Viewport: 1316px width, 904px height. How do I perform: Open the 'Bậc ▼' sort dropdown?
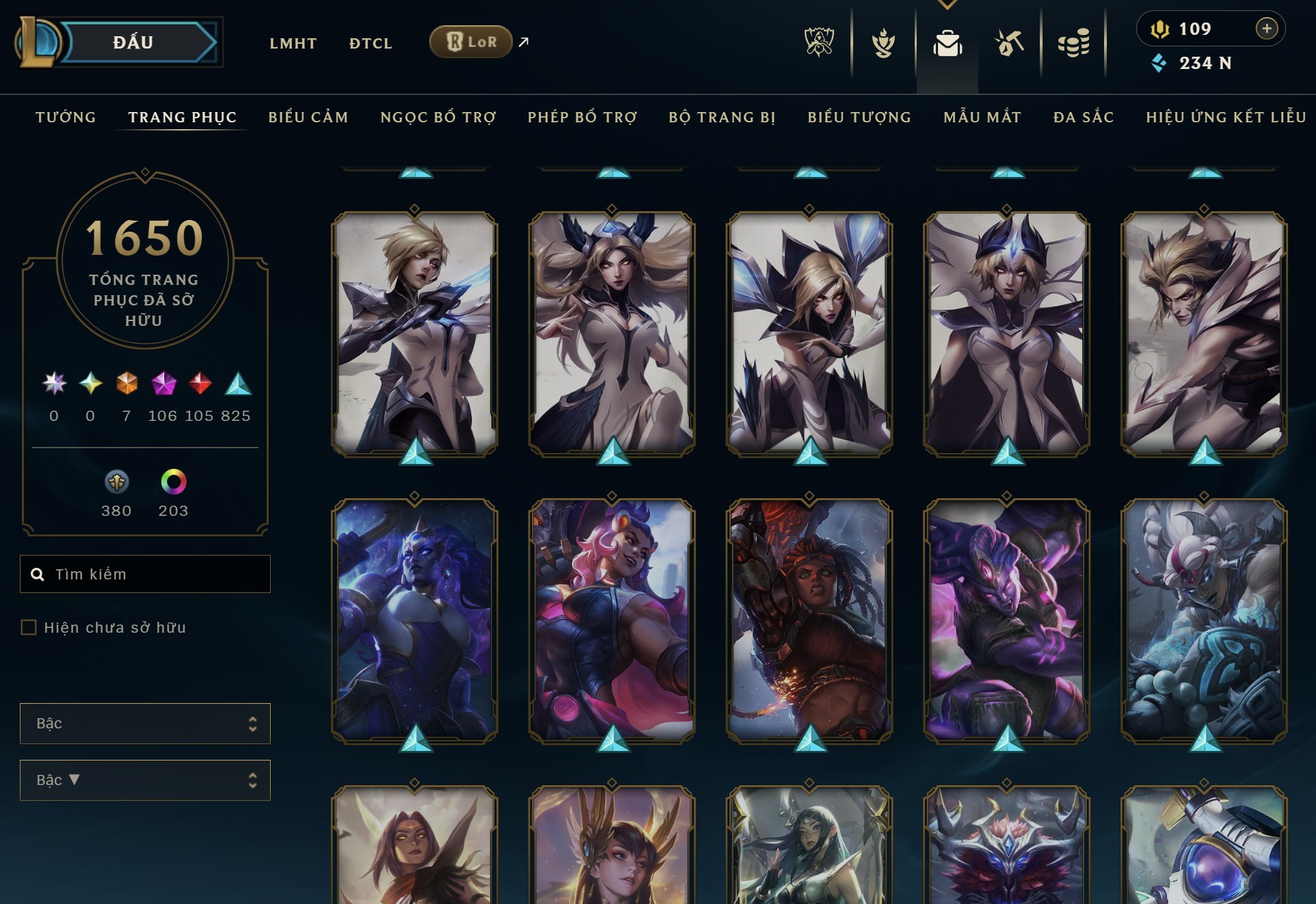(145, 780)
